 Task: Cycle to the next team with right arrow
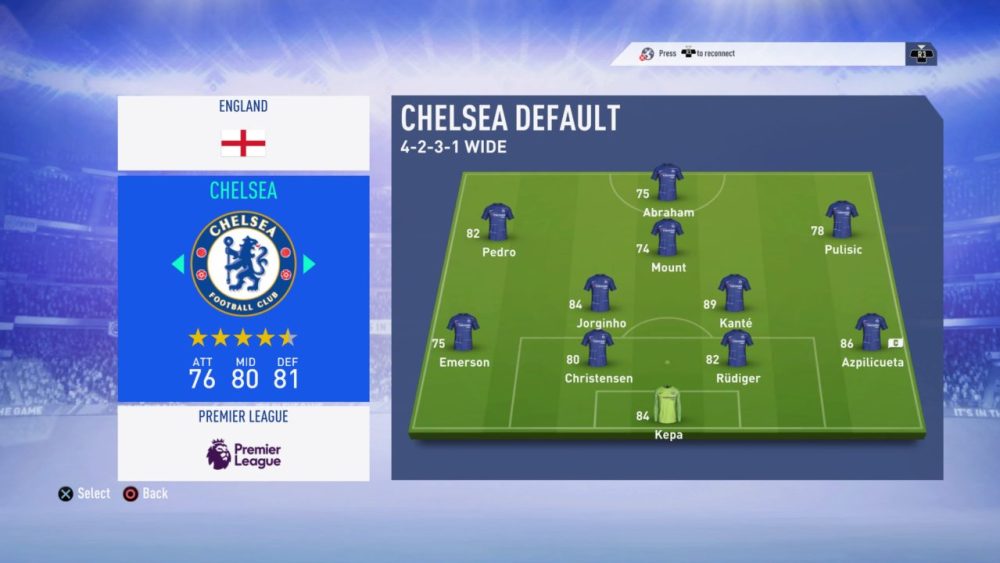[309, 264]
